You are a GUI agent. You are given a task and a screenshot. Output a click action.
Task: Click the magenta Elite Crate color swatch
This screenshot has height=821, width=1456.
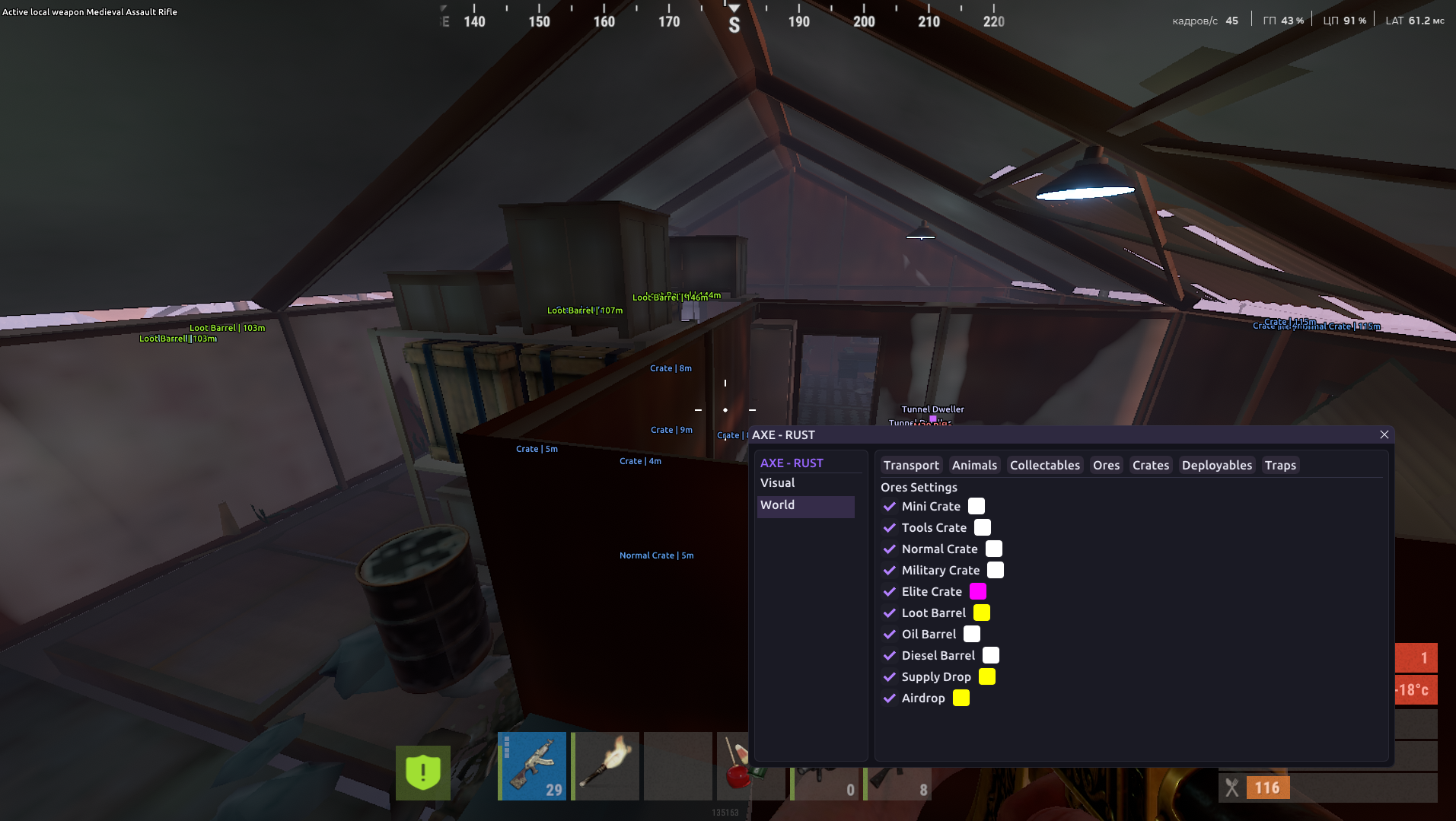coord(978,592)
